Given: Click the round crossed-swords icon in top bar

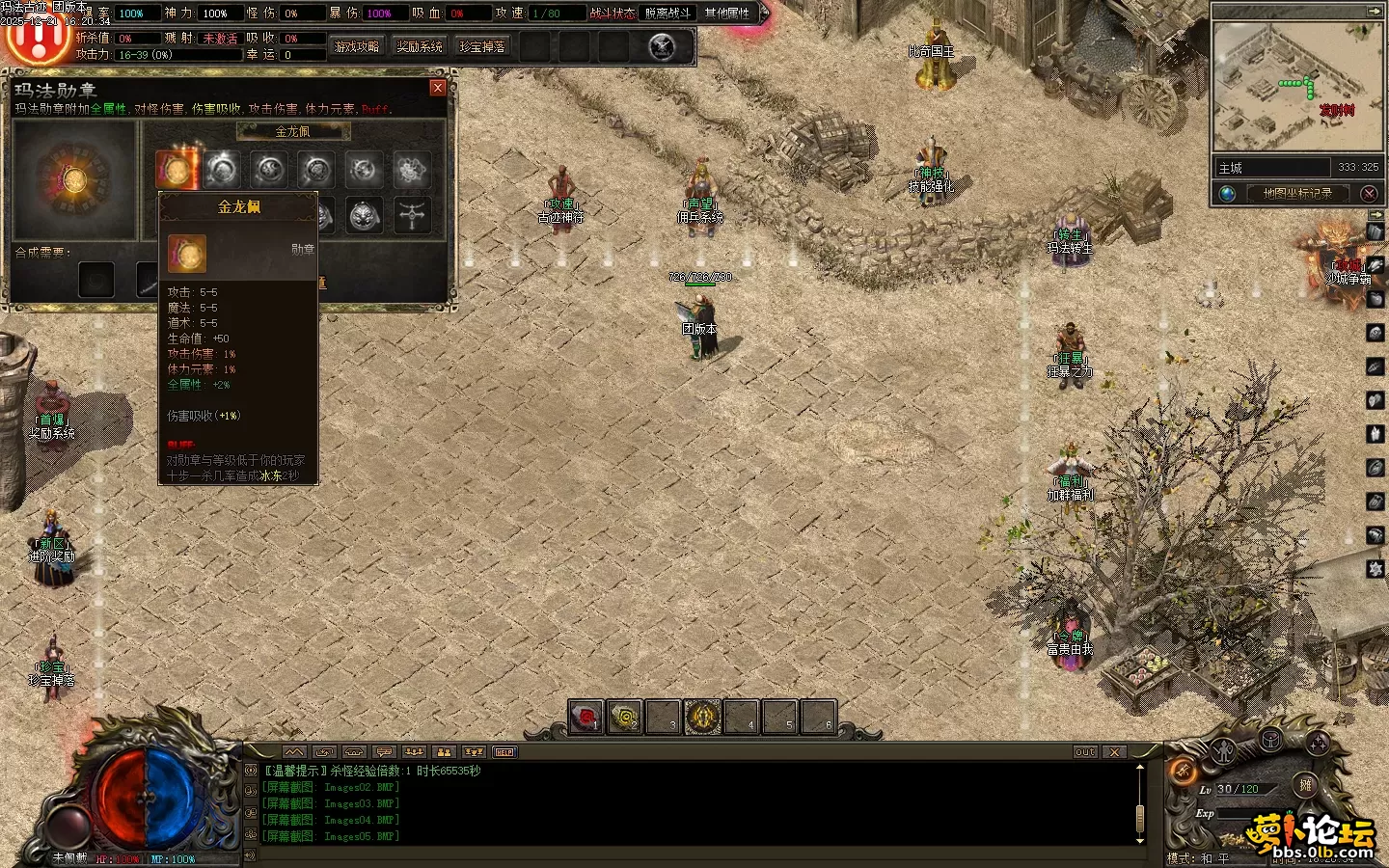Looking at the screenshot, I should (x=662, y=46).
